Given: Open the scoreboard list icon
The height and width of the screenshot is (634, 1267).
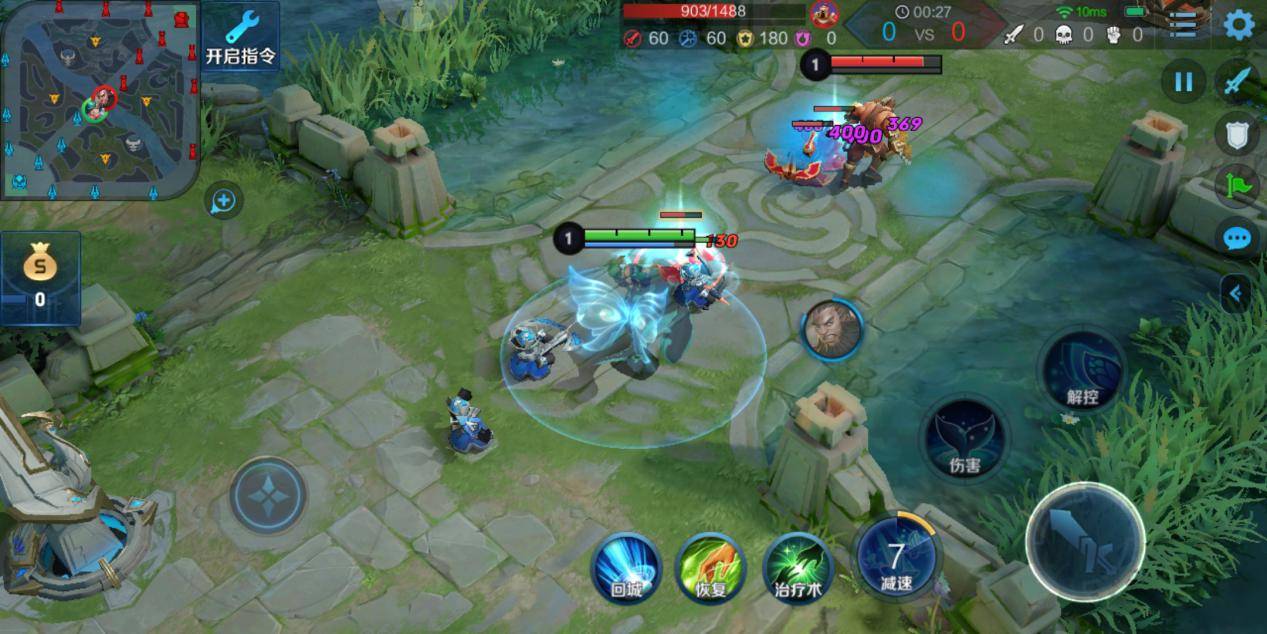Looking at the screenshot, I should click(1185, 24).
